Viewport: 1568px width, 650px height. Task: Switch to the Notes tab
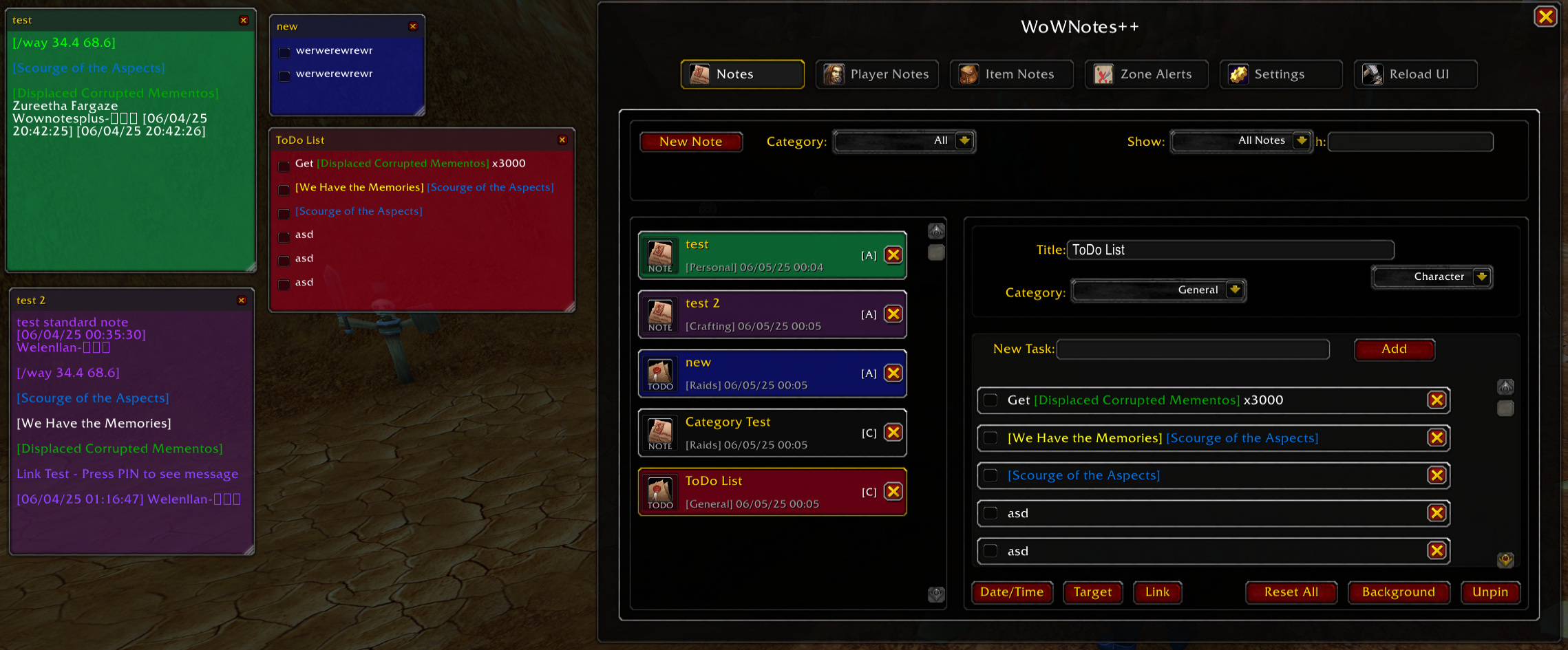pyautogui.click(x=741, y=74)
